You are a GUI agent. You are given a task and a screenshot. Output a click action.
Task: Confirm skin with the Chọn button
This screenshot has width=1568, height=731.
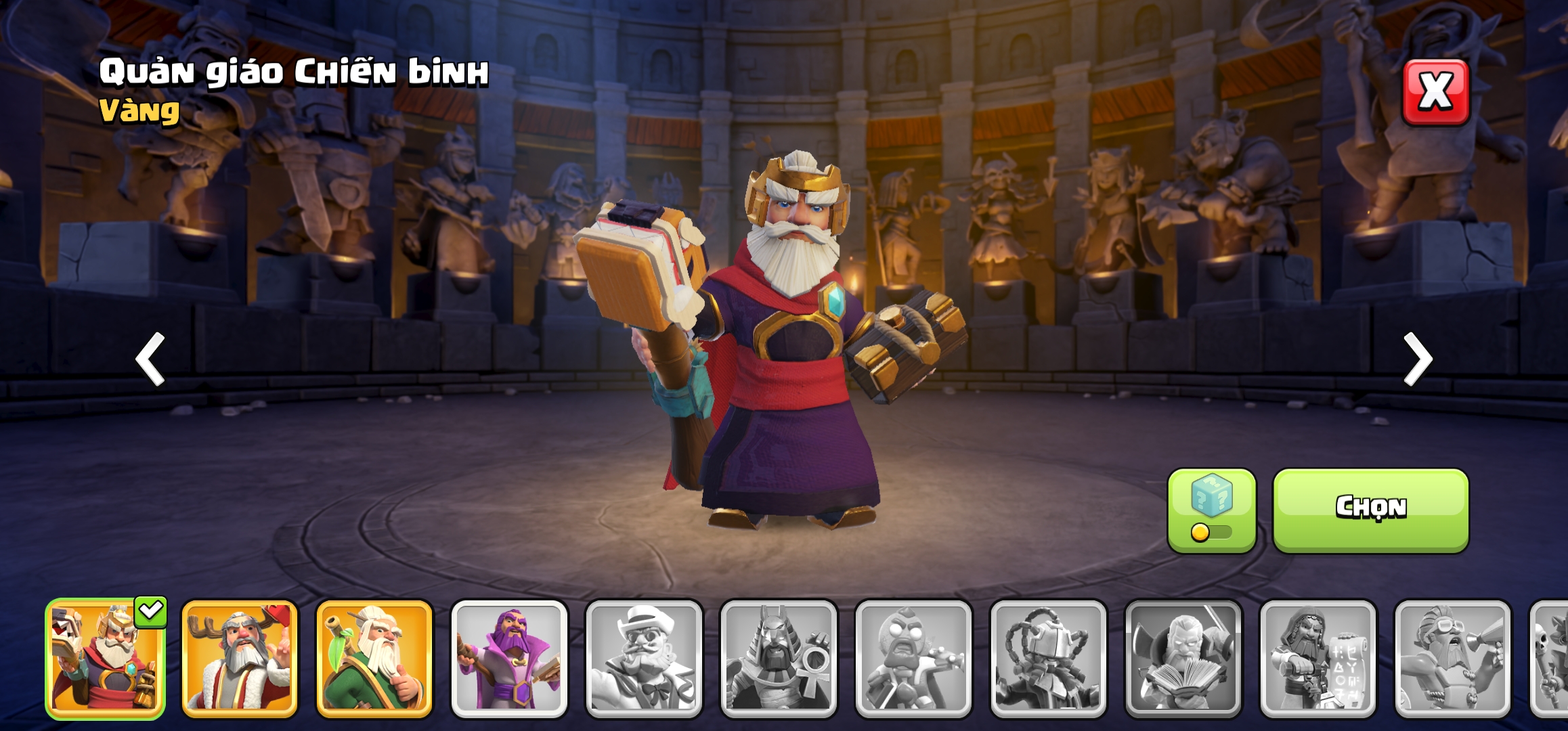coord(1370,510)
